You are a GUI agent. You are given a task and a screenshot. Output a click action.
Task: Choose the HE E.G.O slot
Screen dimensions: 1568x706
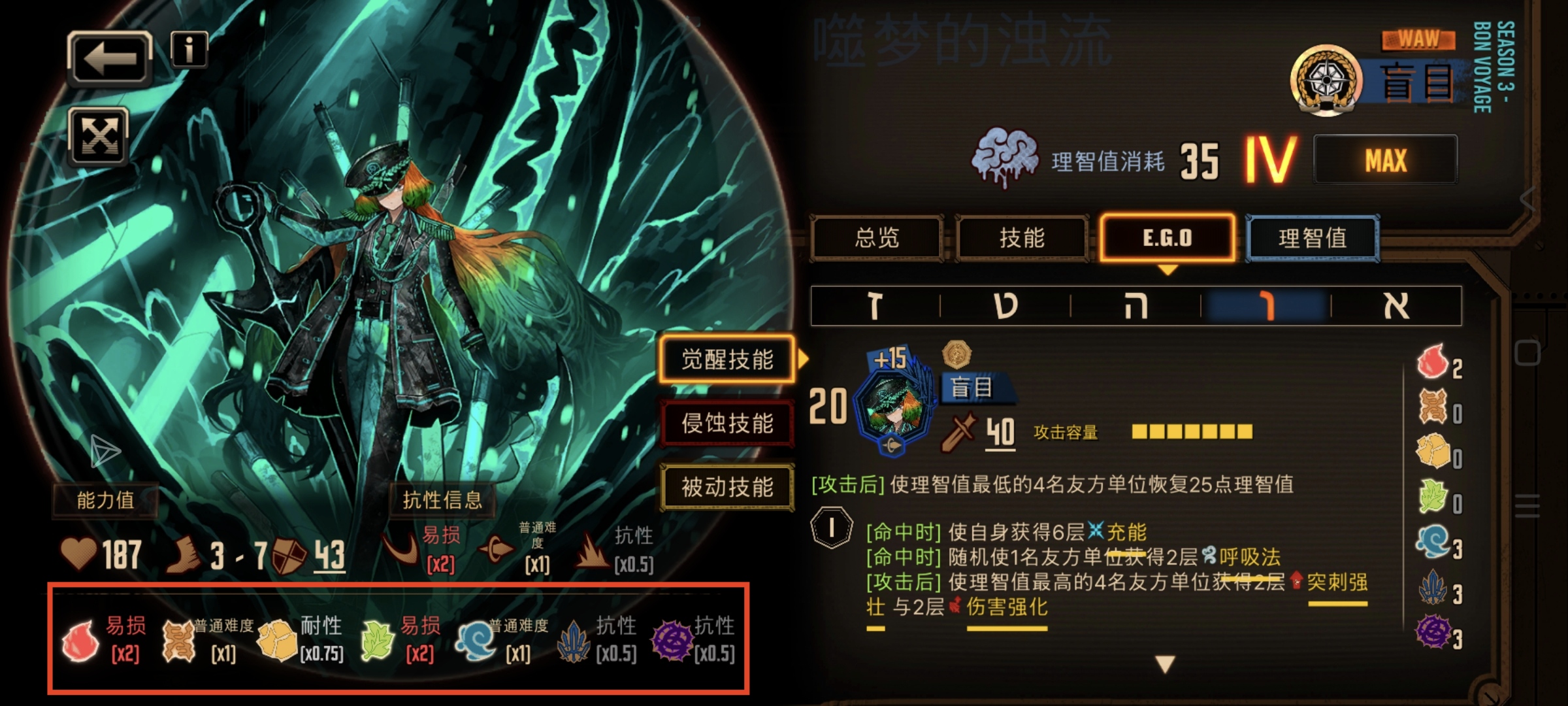coord(1135,306)
